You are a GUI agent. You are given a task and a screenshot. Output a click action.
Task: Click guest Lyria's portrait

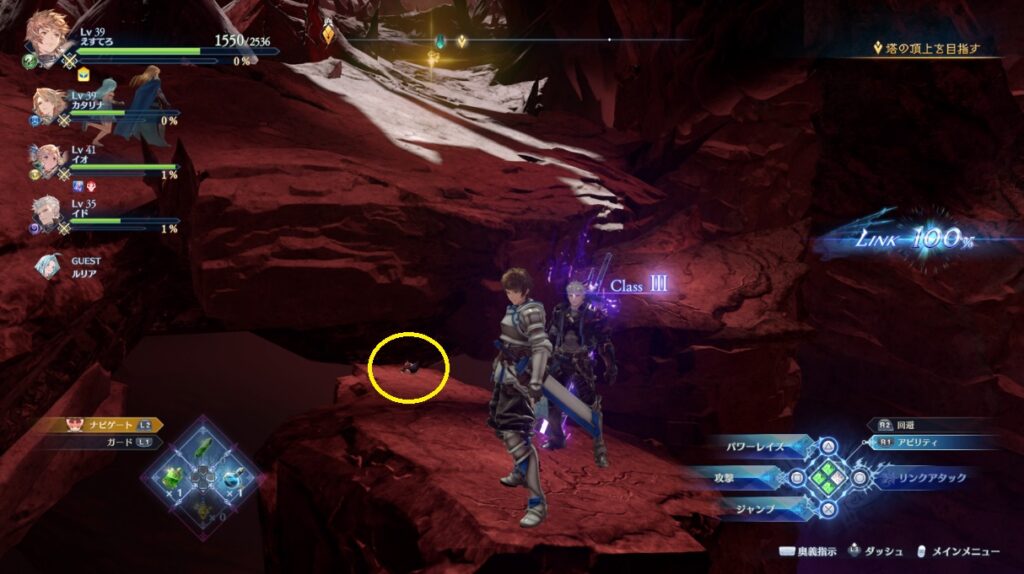pos(46,265)
